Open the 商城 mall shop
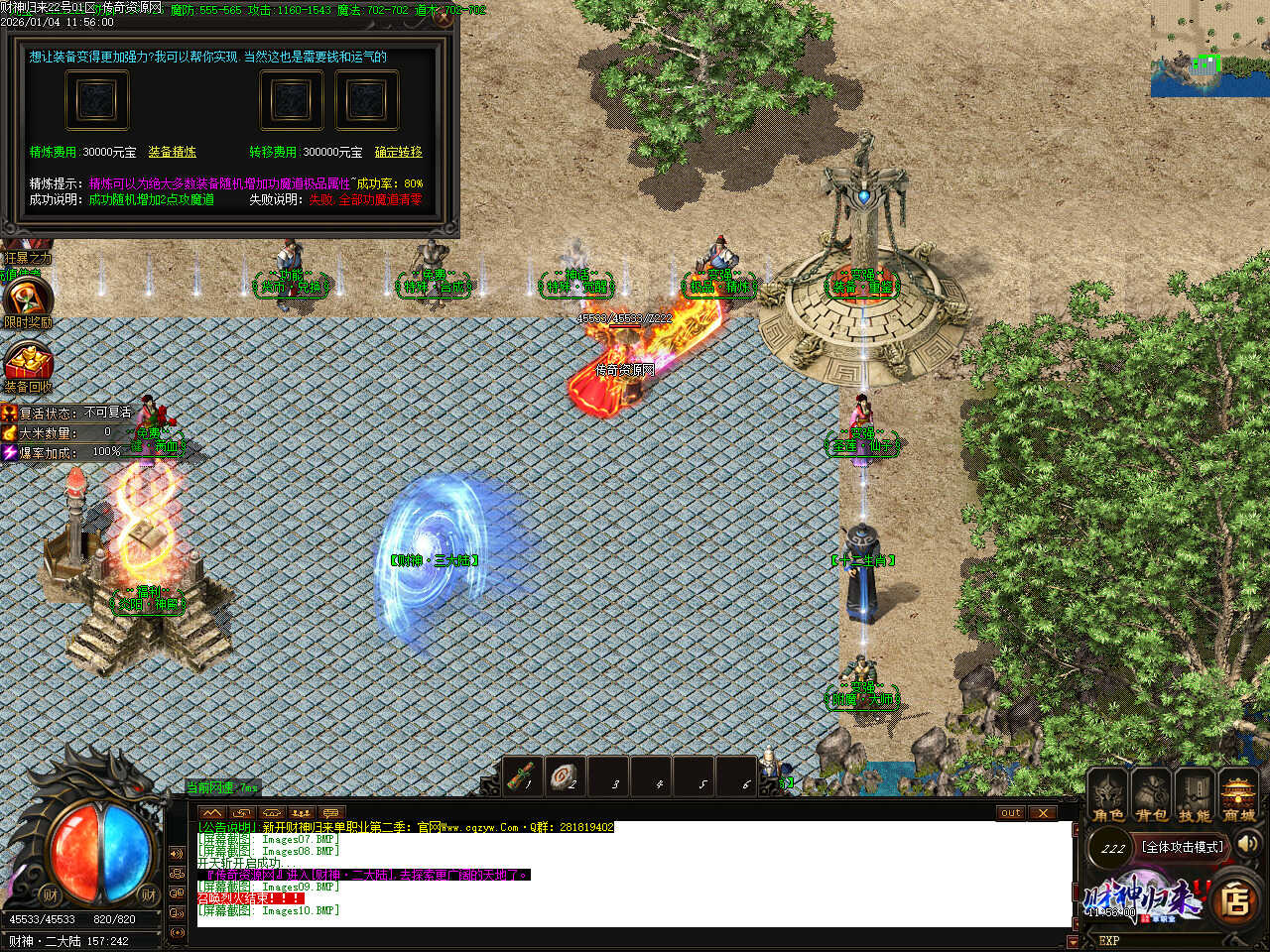This screenshot has height=952, width=1270. coord(1238,795)
